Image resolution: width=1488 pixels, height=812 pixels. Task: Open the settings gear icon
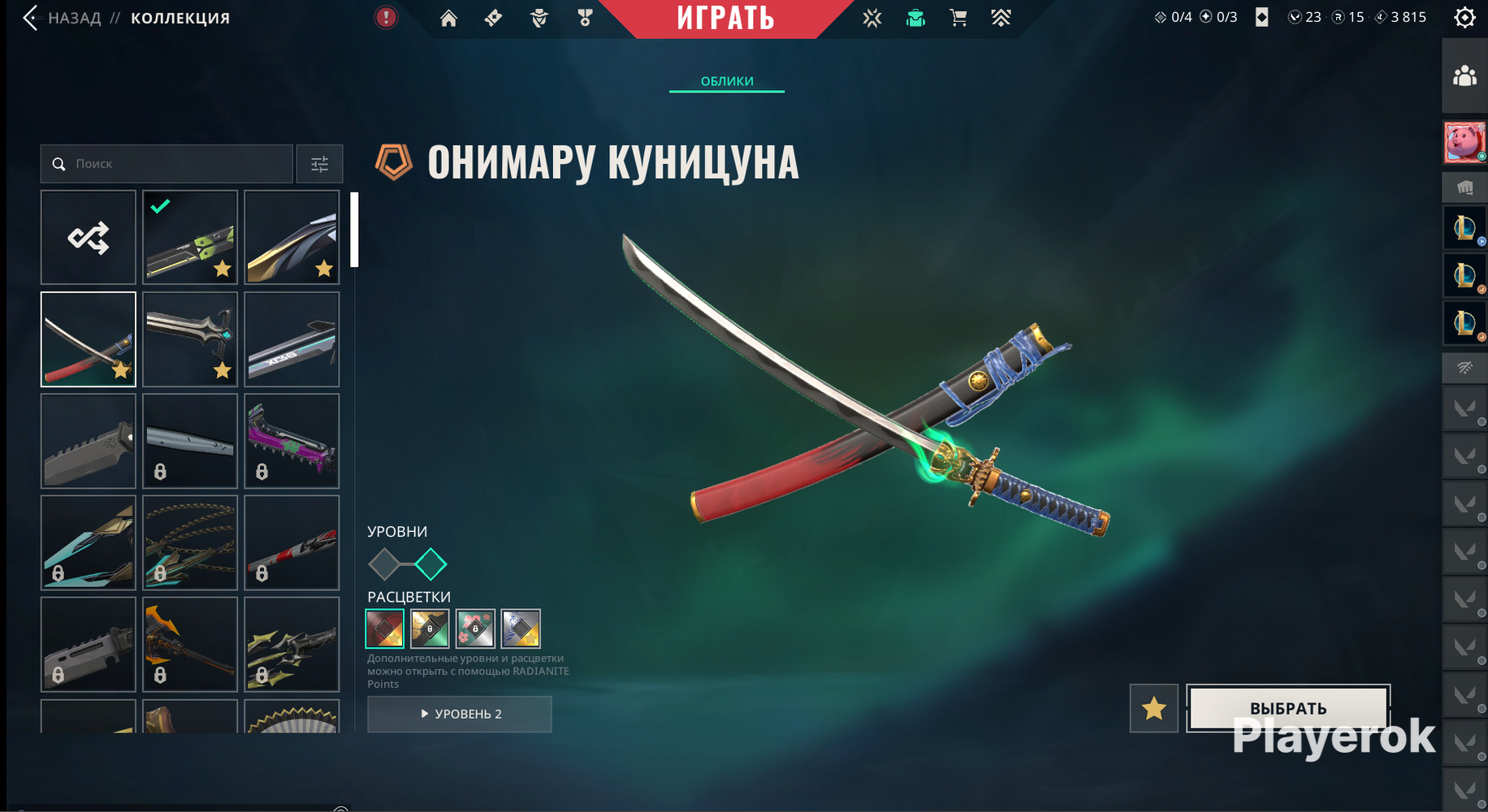point(1464,18)
